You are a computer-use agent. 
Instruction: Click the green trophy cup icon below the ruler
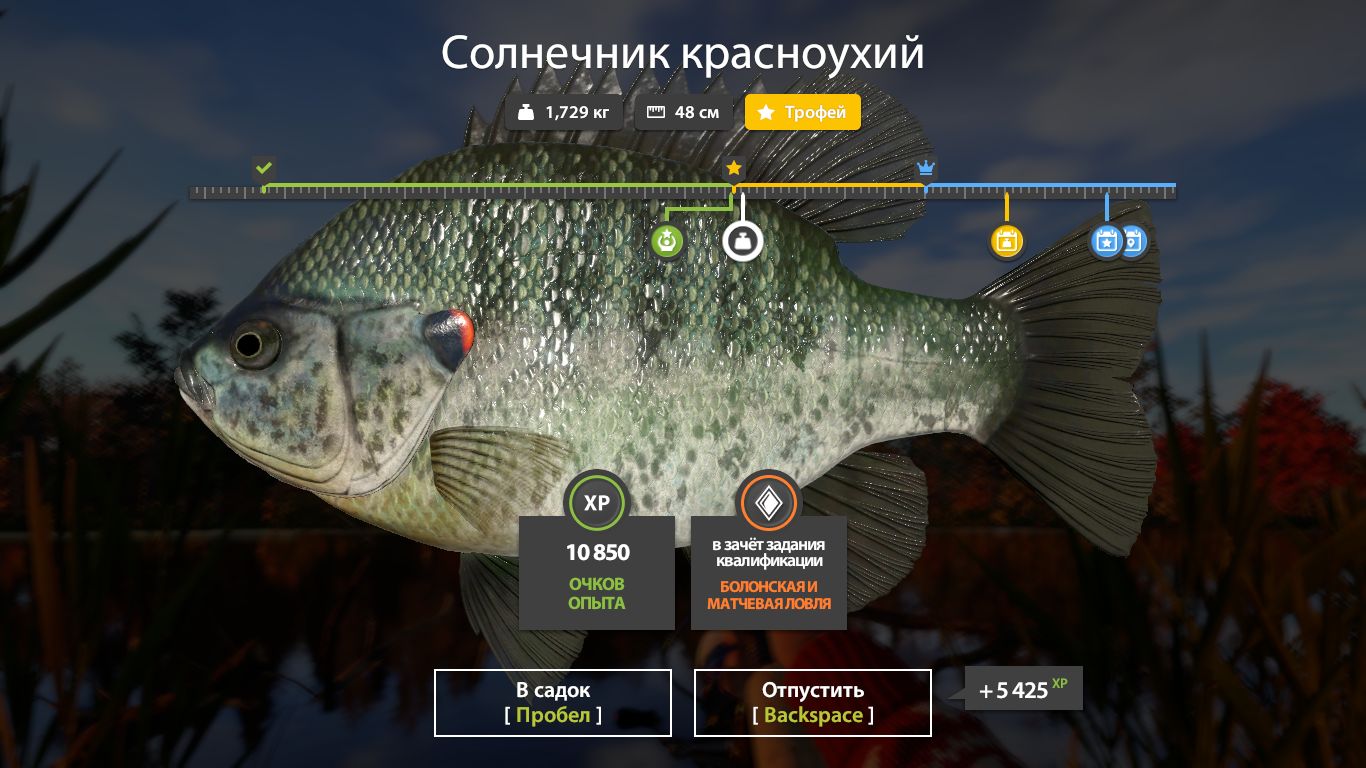pos(667,240)
